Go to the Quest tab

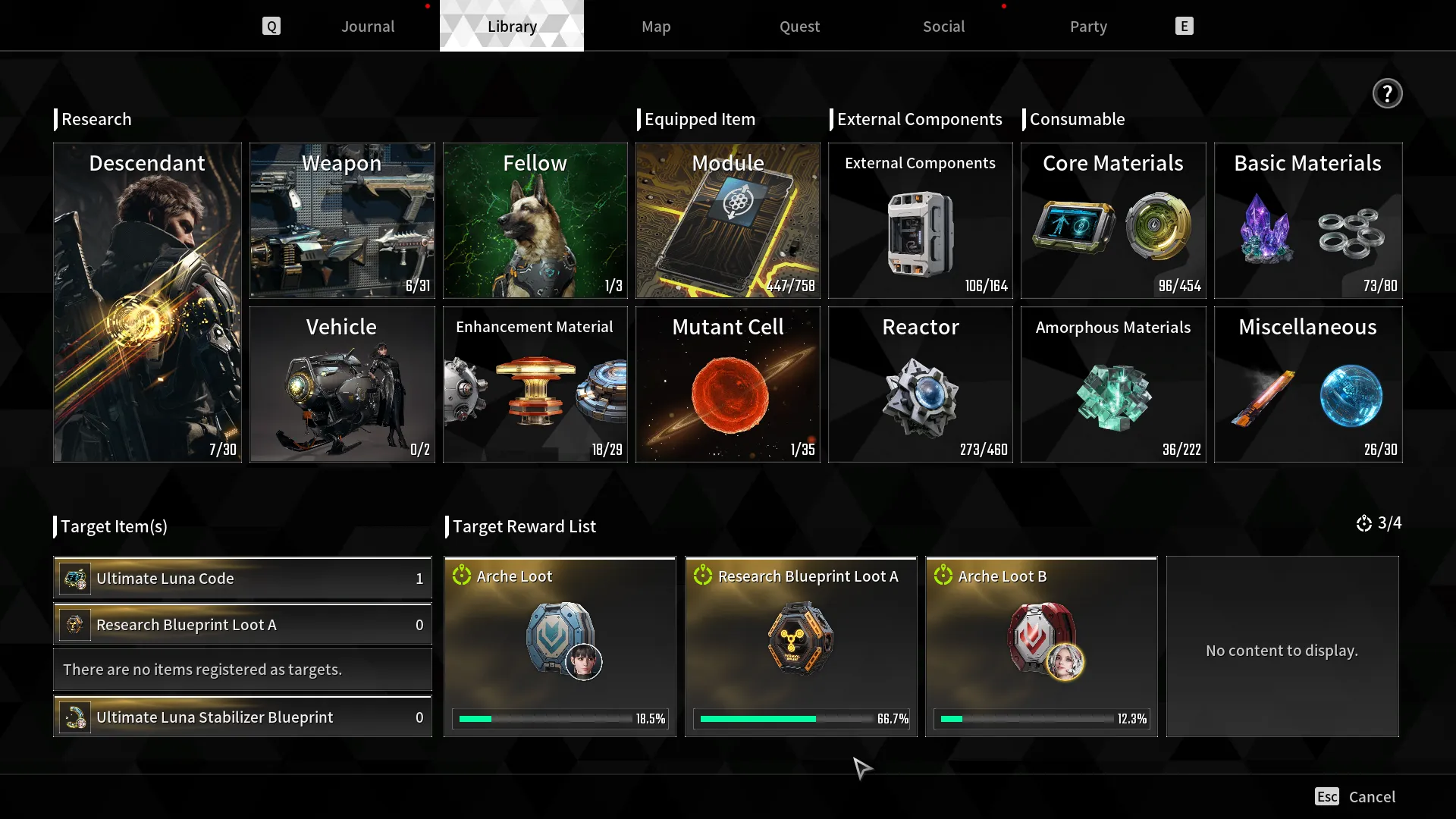pos(799,27)
